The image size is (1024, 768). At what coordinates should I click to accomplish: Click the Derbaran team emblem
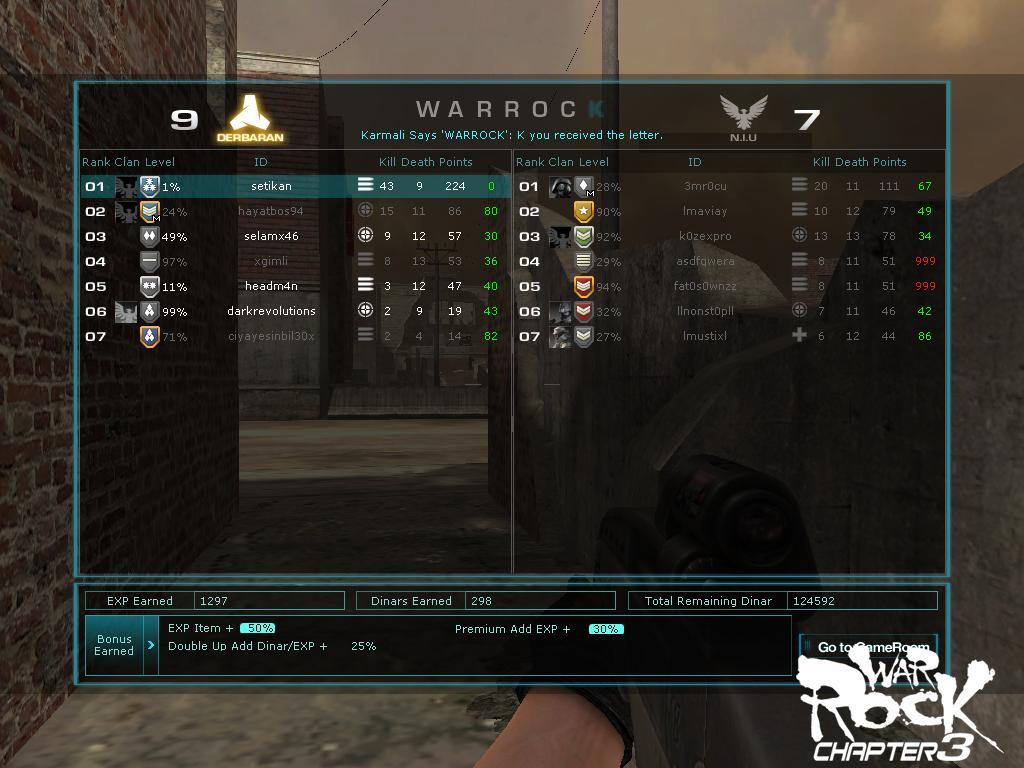[250, 114]
